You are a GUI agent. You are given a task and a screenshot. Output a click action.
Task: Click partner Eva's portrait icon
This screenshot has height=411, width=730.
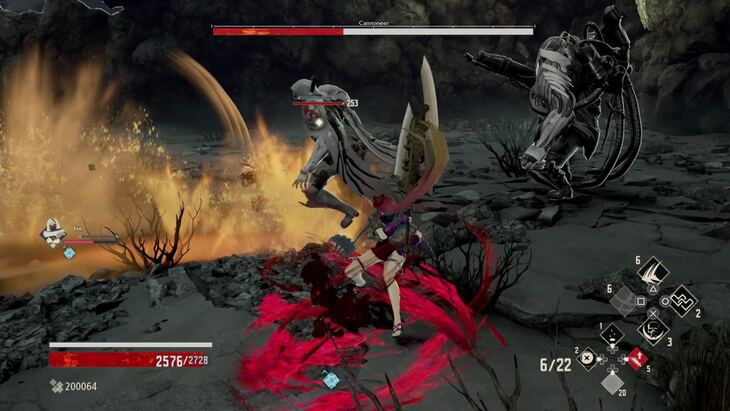click(51, 233)
